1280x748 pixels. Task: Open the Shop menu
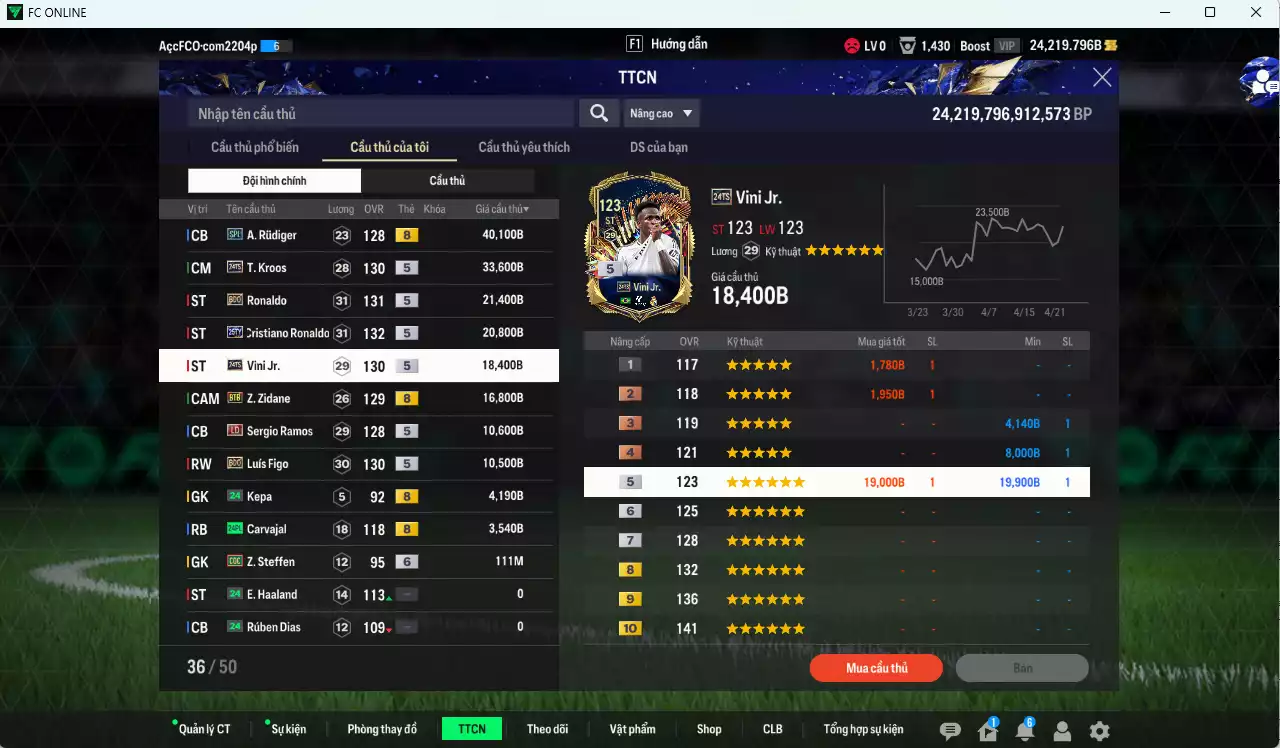click(x=709, y=729)
